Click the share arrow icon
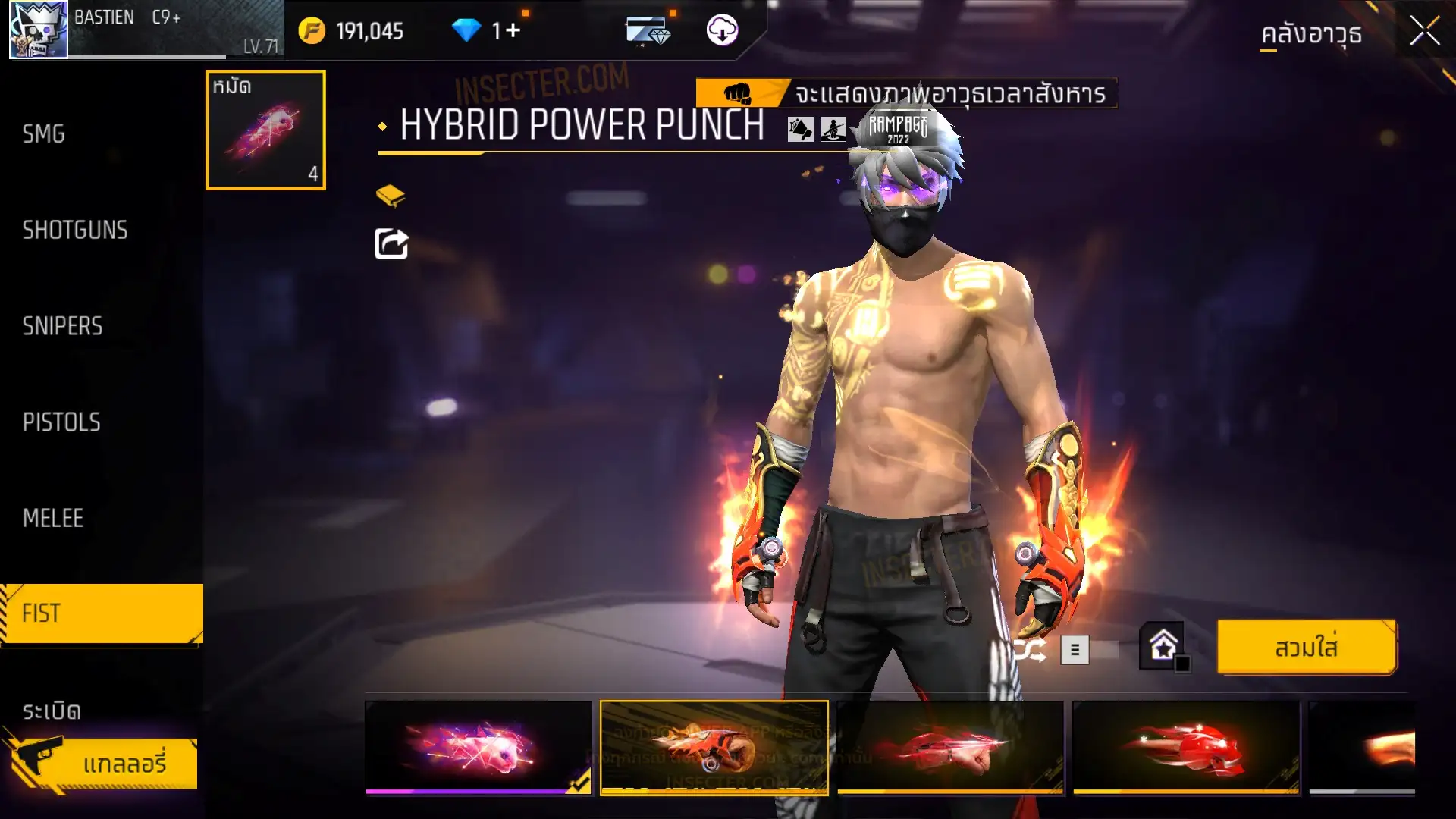1456x819 pixels. click(x=391, y=244)
